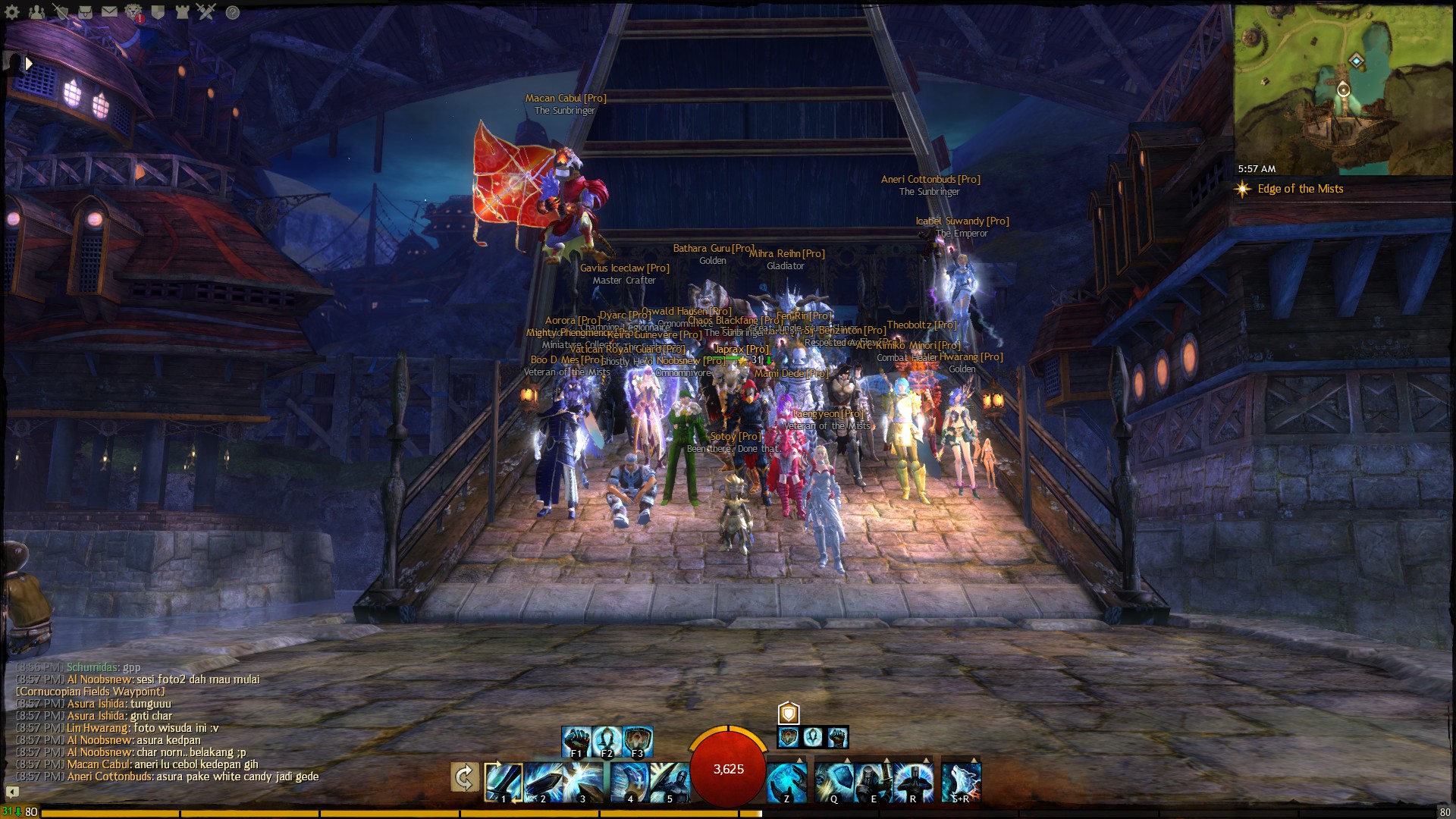Open the contacts and LFG panel

click(36, 12)
